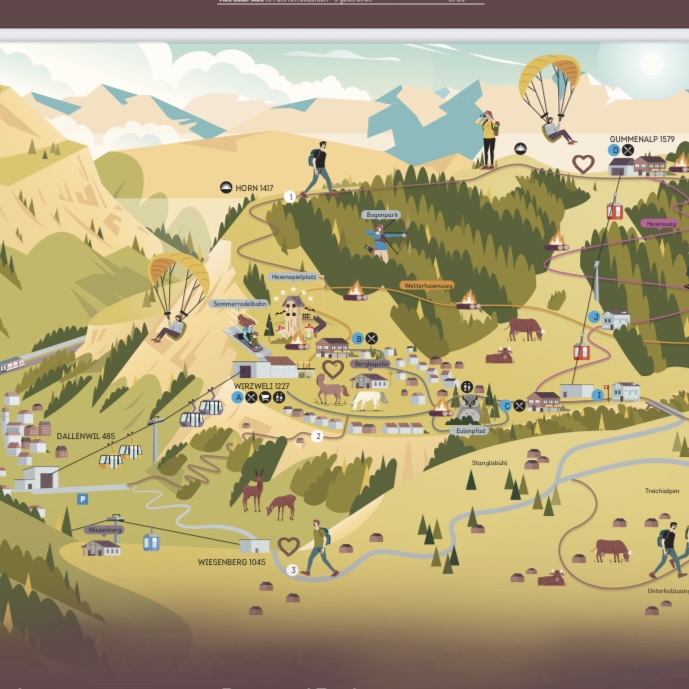Image resolution: width=689 pixels, height=689 pixels.
Task: Click the Eulenpfad trail label
Action: 469,430
